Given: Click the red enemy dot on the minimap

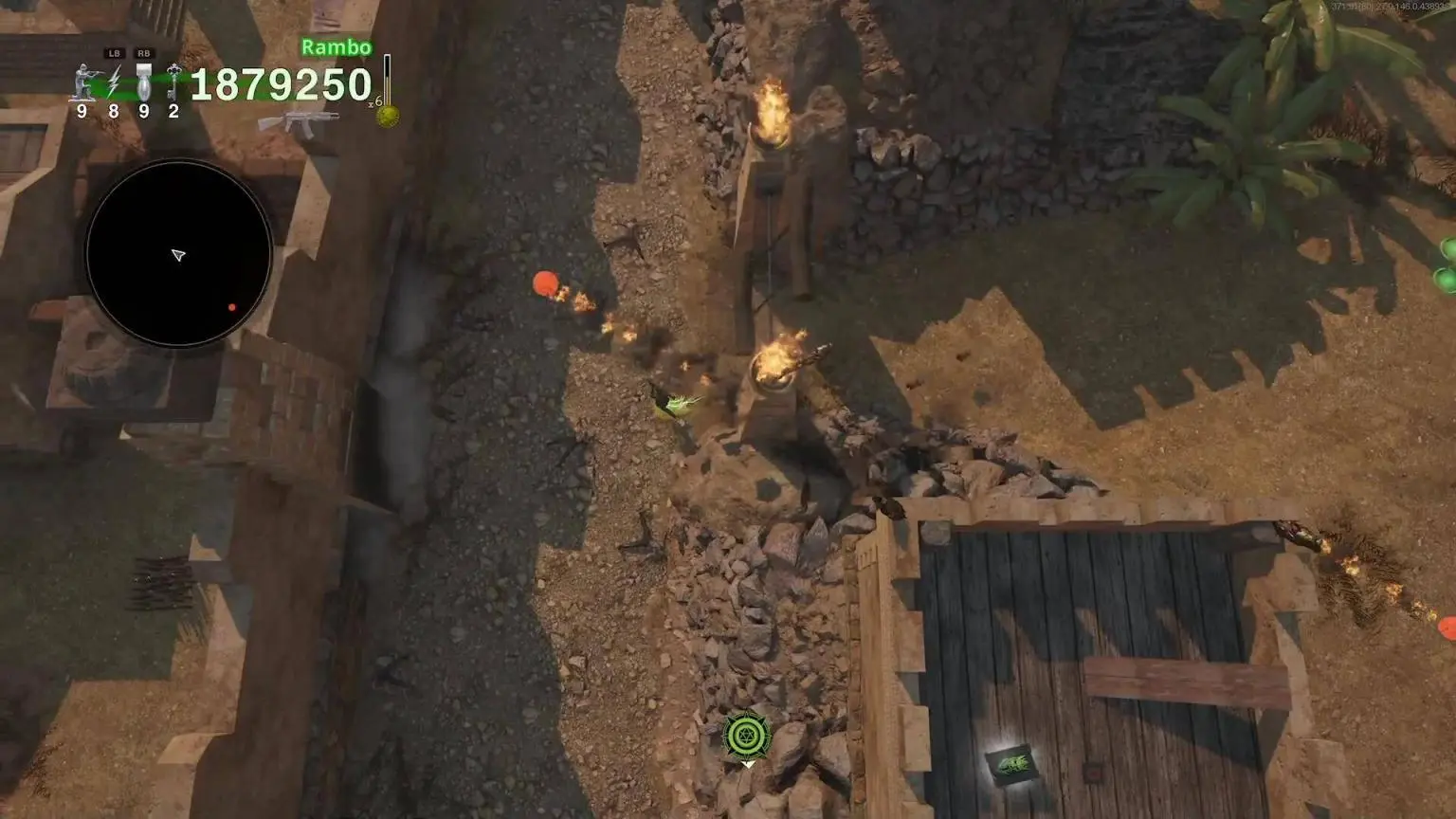Looking at the screenshot, I should pyautogui.click(x=232, y=305).
